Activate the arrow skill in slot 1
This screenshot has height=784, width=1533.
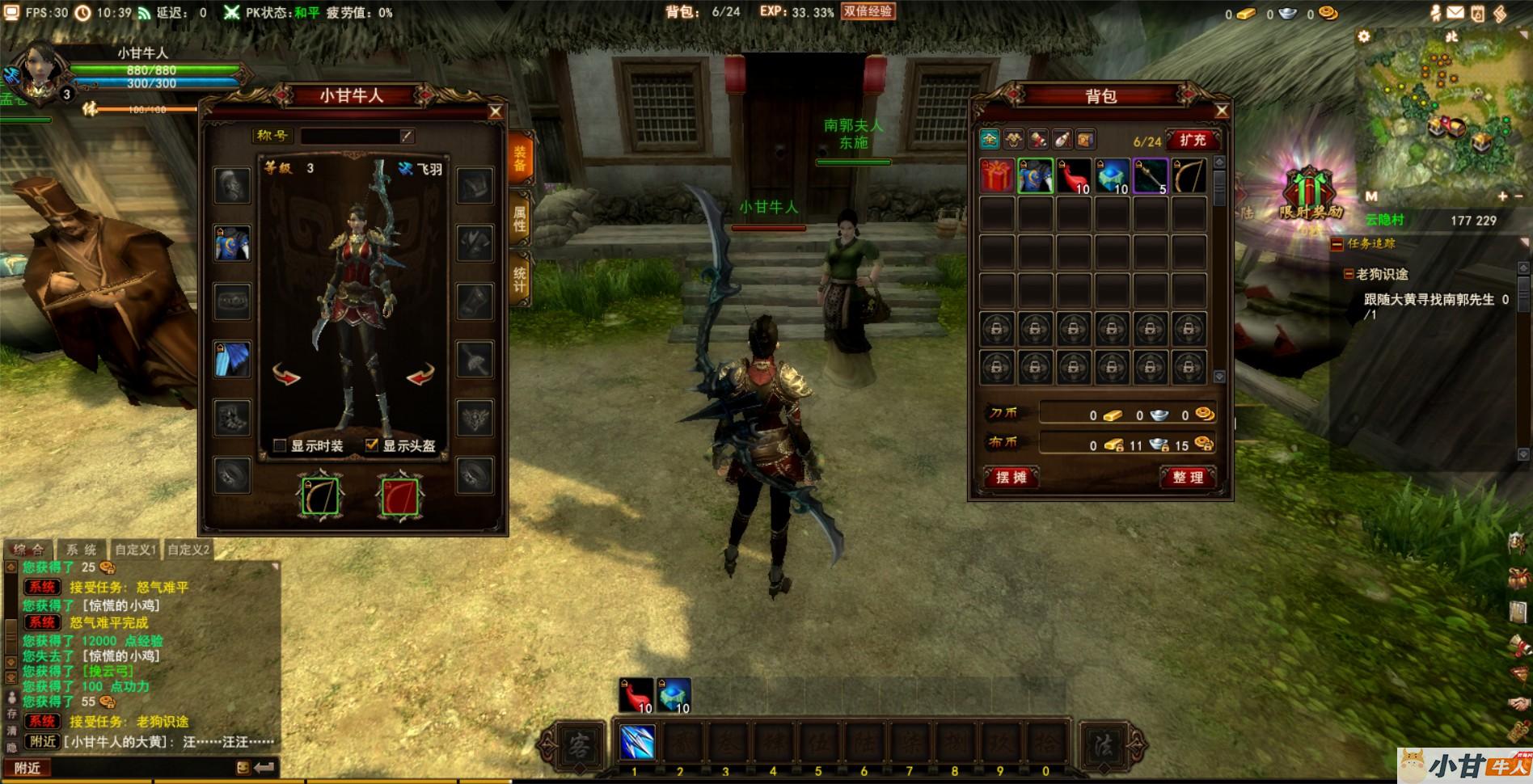pos(636,743)
